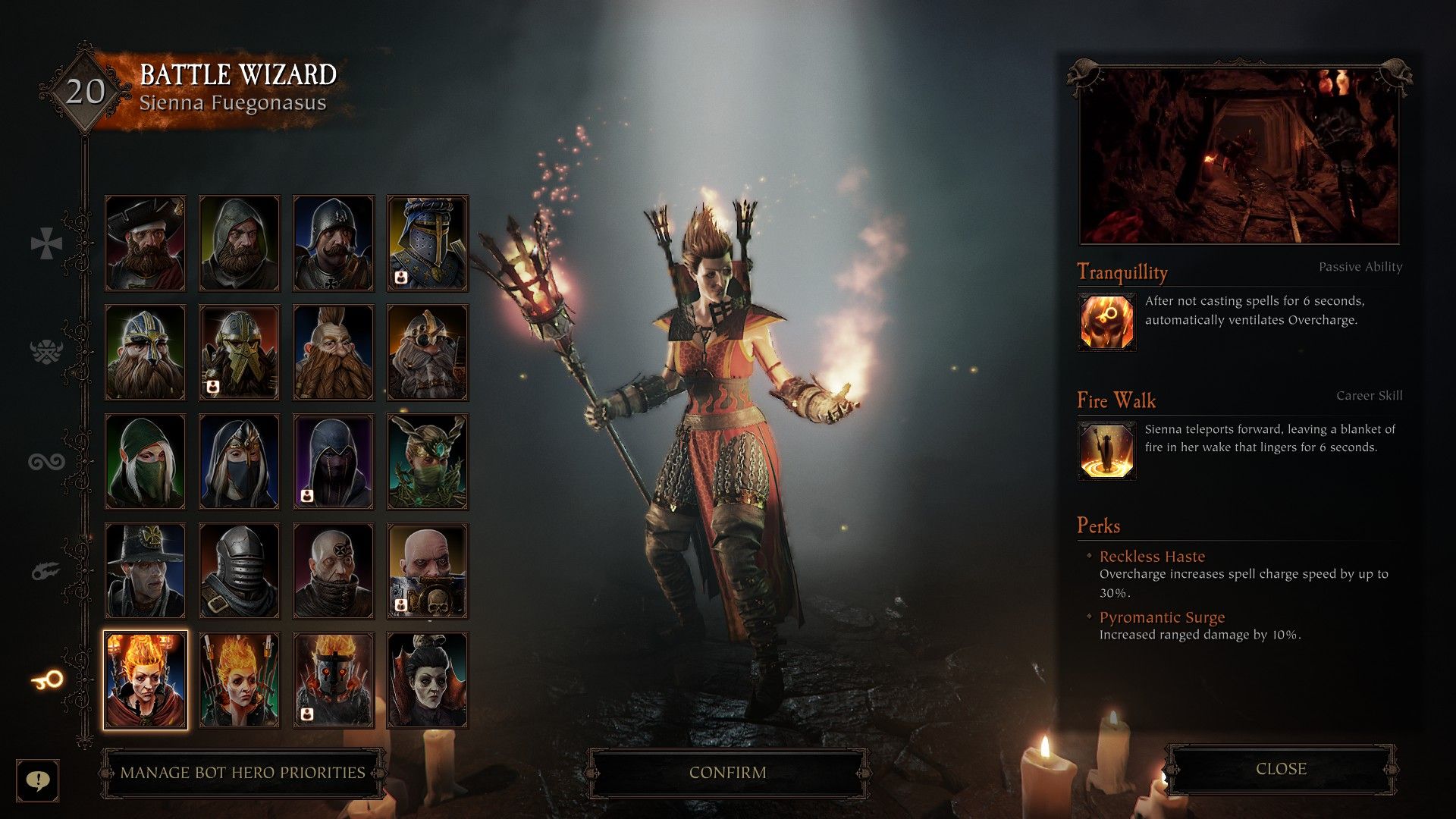This screenshot has width=1456, height=819.
Task: Select the Unchained masked career portrait
Action: (334, 680)
